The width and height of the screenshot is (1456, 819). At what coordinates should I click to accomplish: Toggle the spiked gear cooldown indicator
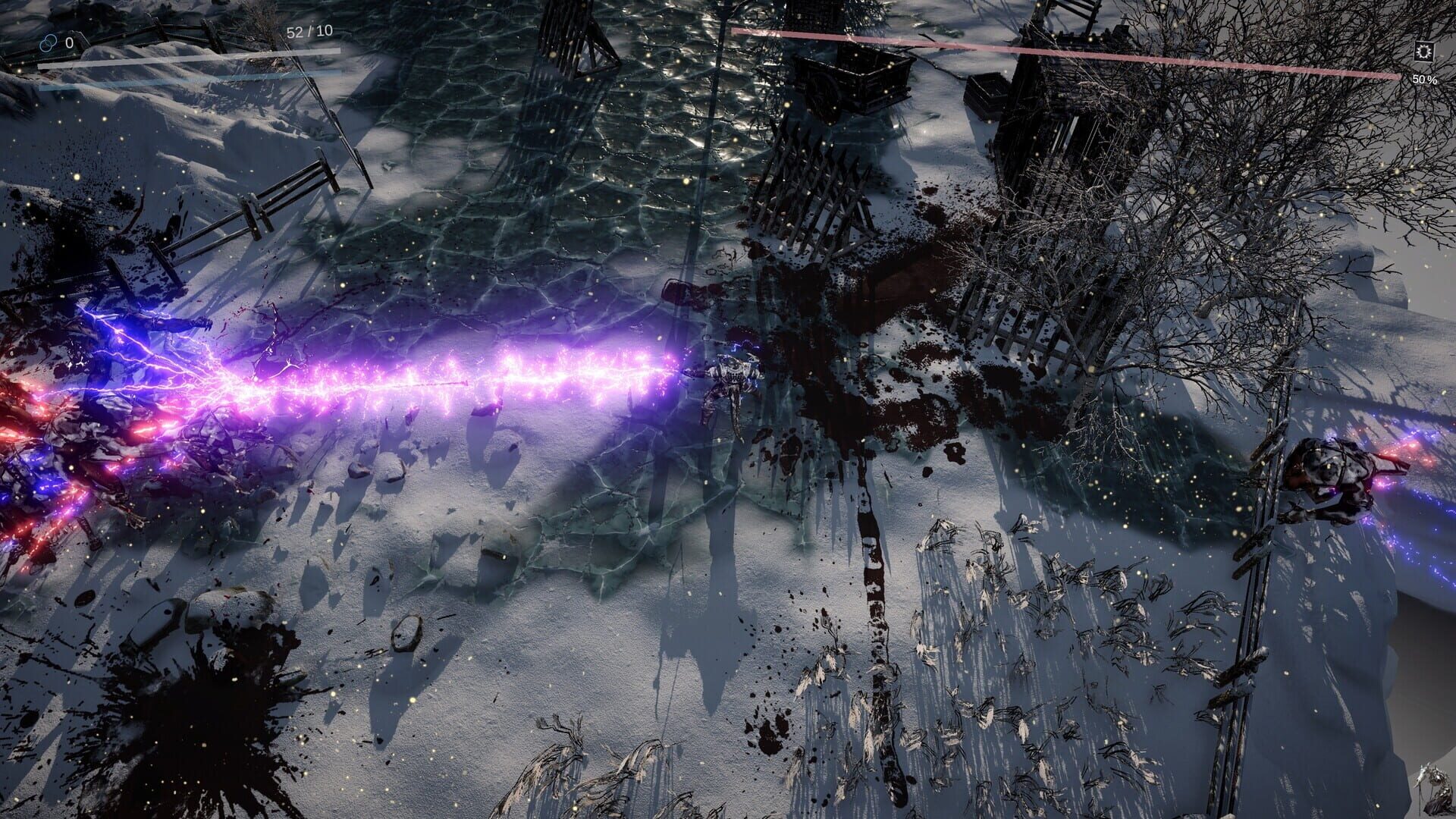coord(1424,52)
